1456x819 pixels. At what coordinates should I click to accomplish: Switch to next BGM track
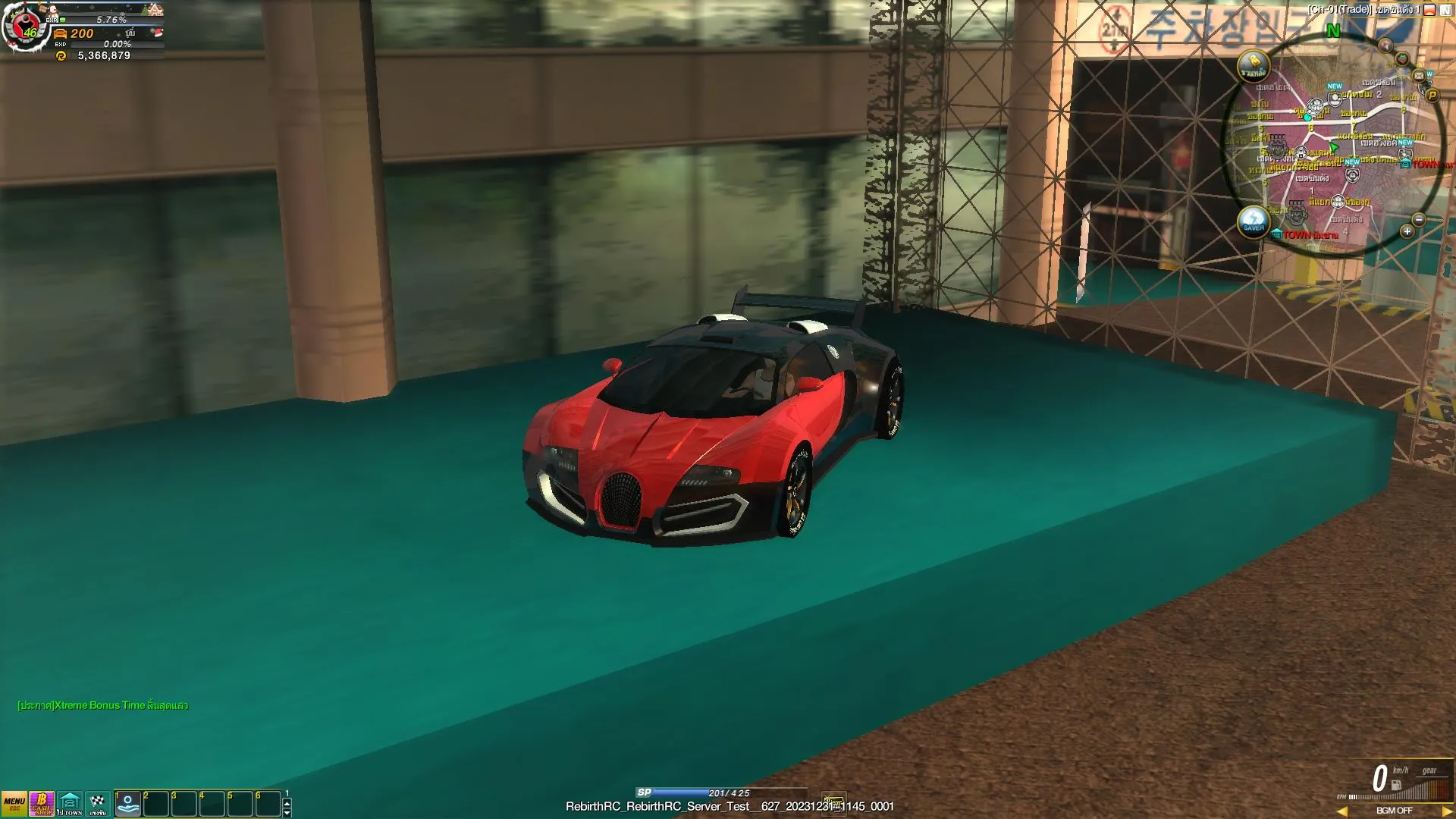[1446, 811]
